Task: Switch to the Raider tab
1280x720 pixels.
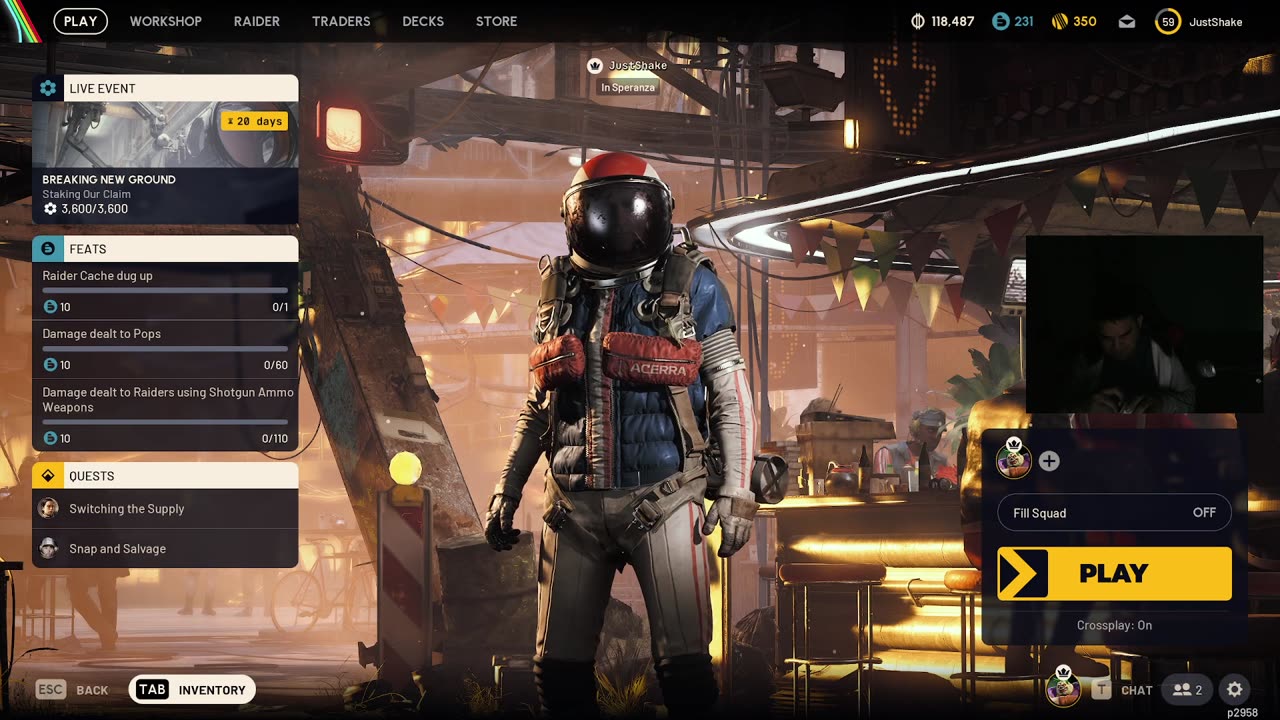Action: click(257, 21)
